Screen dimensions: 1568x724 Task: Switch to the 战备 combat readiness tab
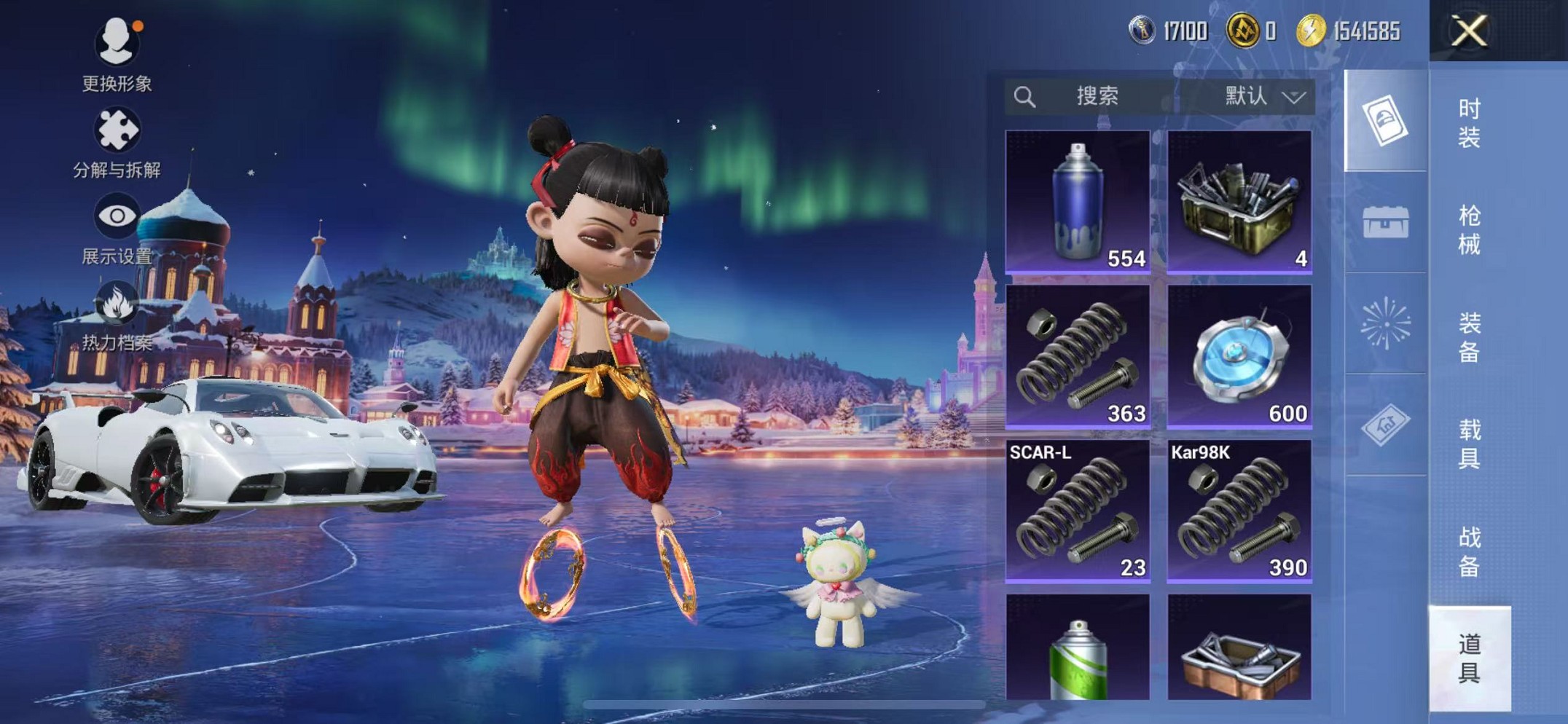(x=1469, y=551)
